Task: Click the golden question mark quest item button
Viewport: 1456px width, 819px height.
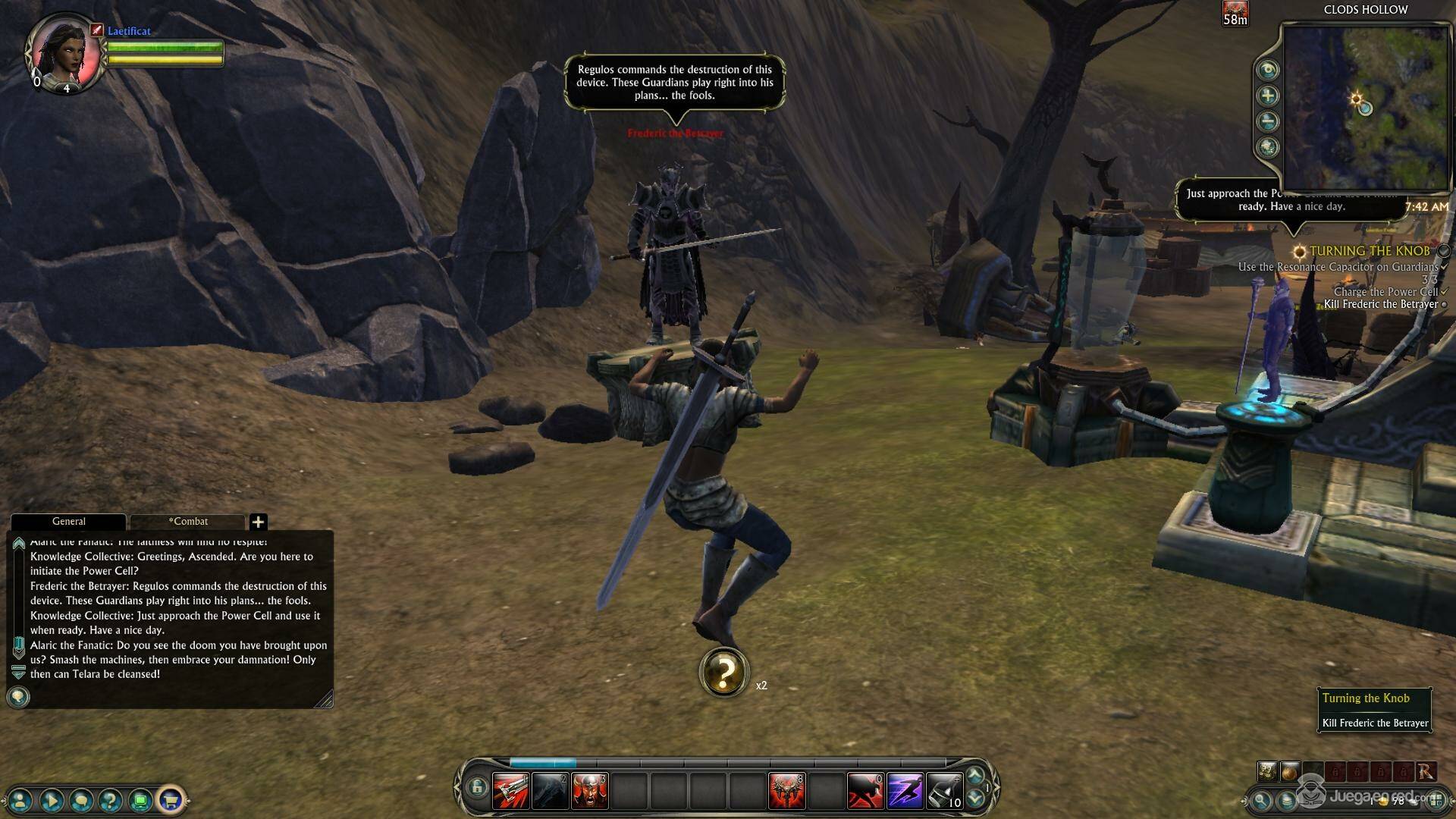Action: [x=724, y=672]
